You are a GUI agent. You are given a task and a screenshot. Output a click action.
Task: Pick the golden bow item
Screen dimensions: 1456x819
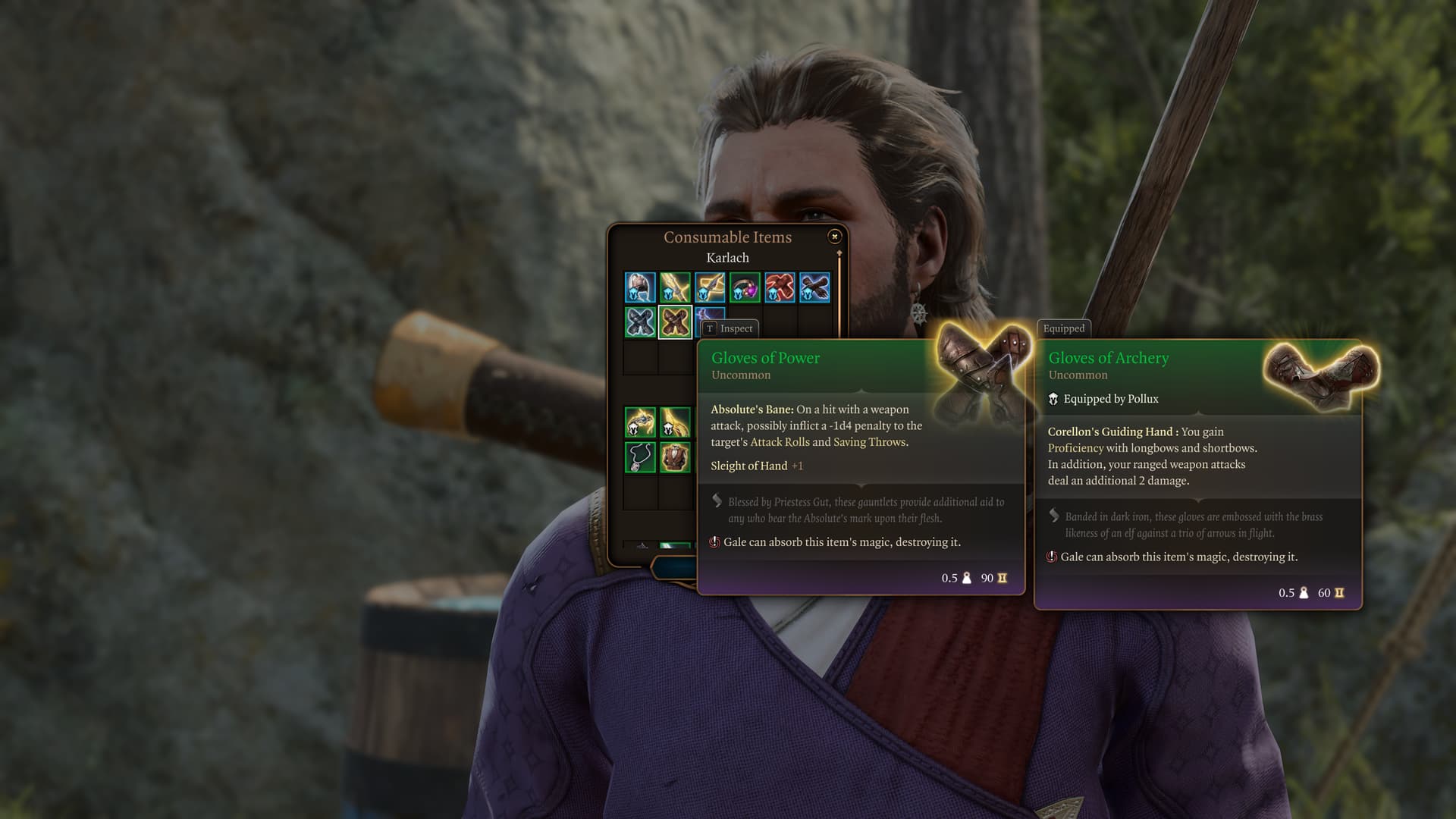click(675, 288)
